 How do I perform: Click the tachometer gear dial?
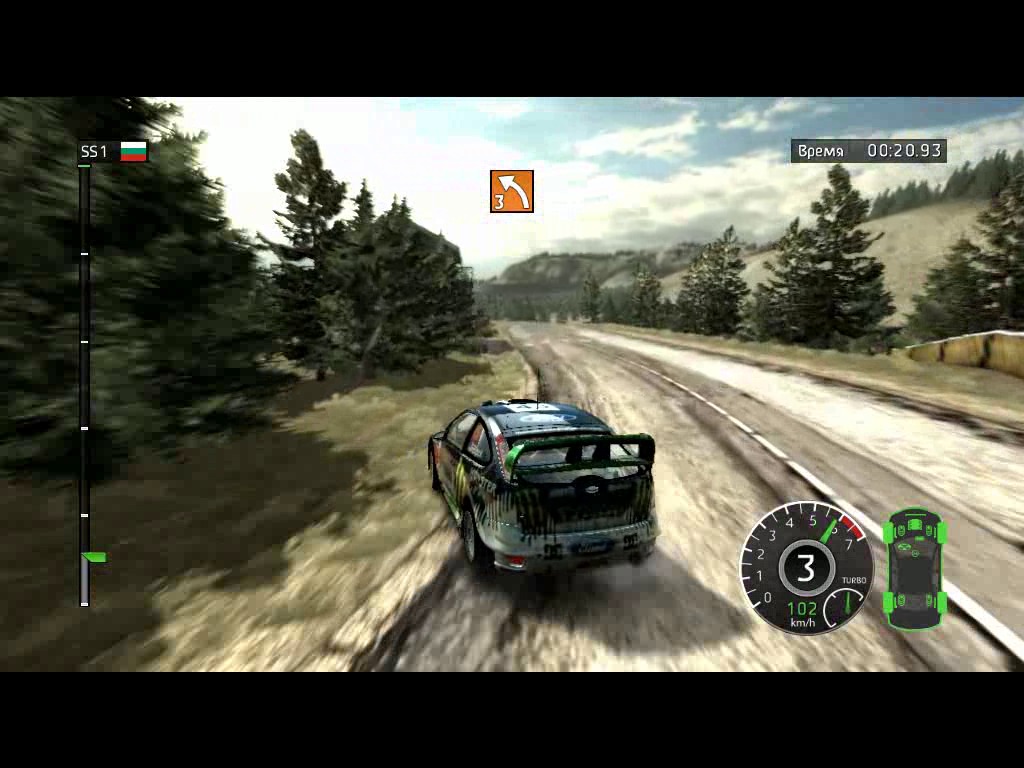(x=805, y=568)
